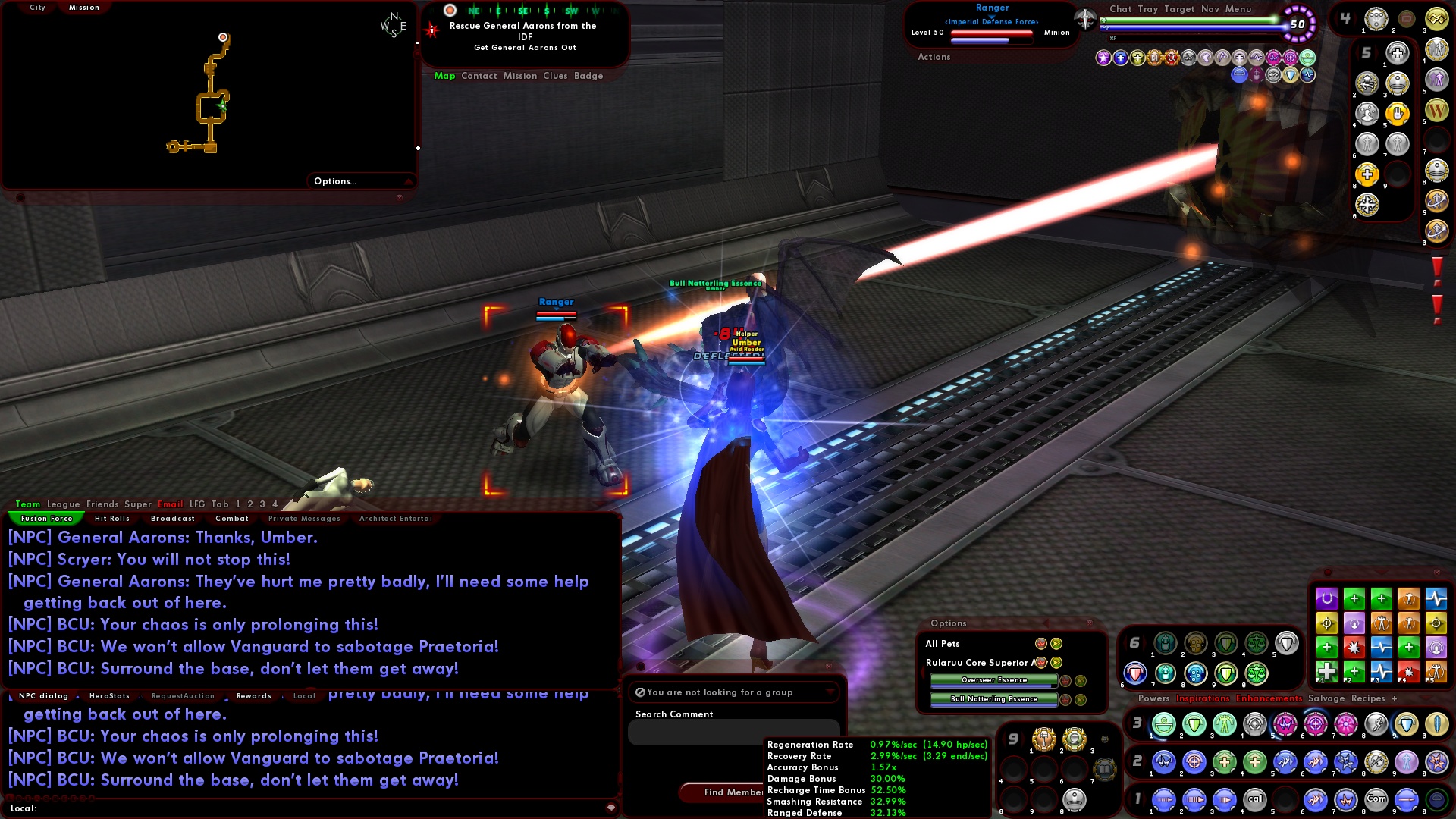Screen dimensions: 1456x819
Task: Open Options... on the minimap
Action: click(334, 180)
